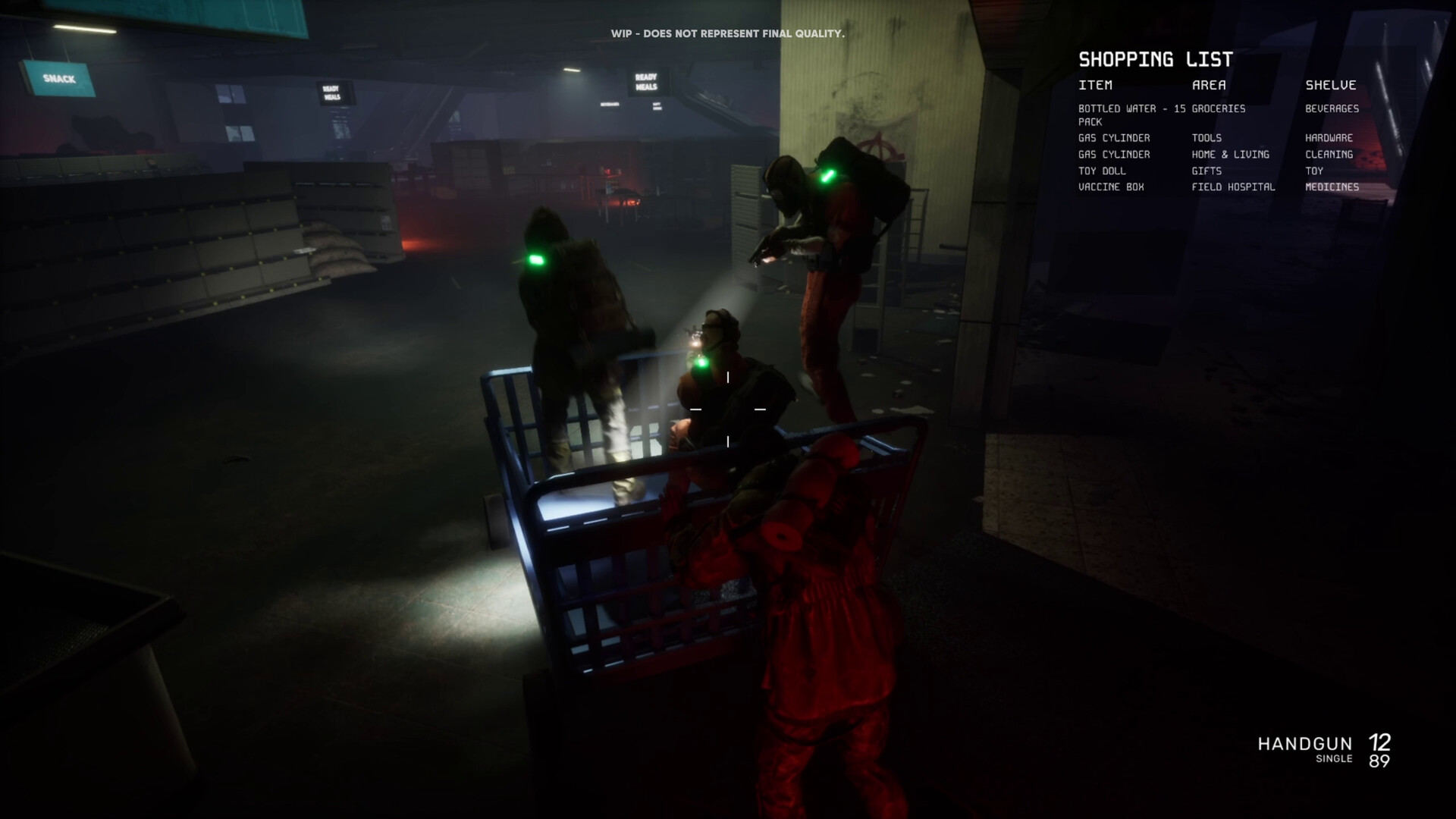Click the flashlight beam source on the right character
This screenshot has height=819, width=1456.
click(762, 258)
